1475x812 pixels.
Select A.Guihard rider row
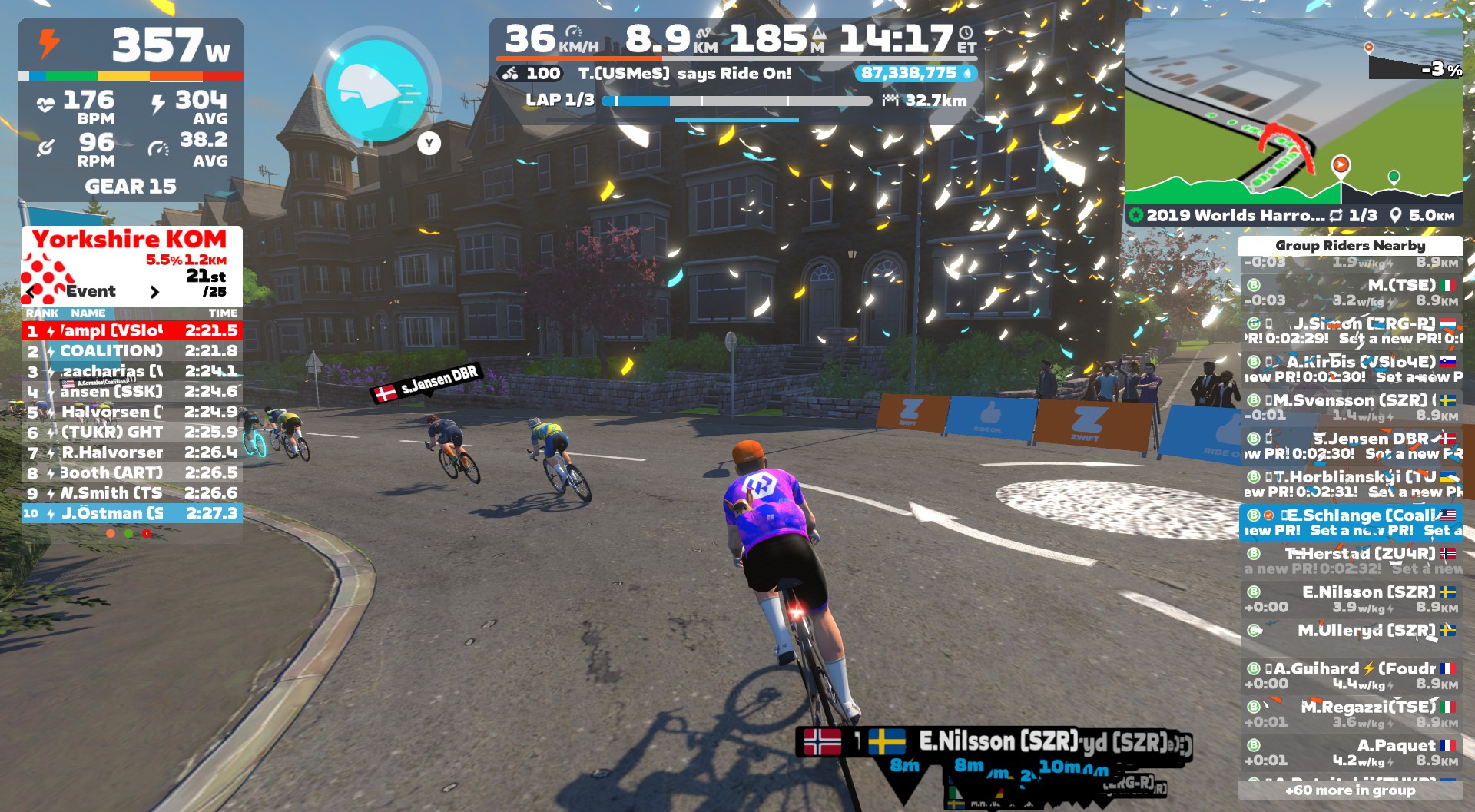tap(1351, 676)
